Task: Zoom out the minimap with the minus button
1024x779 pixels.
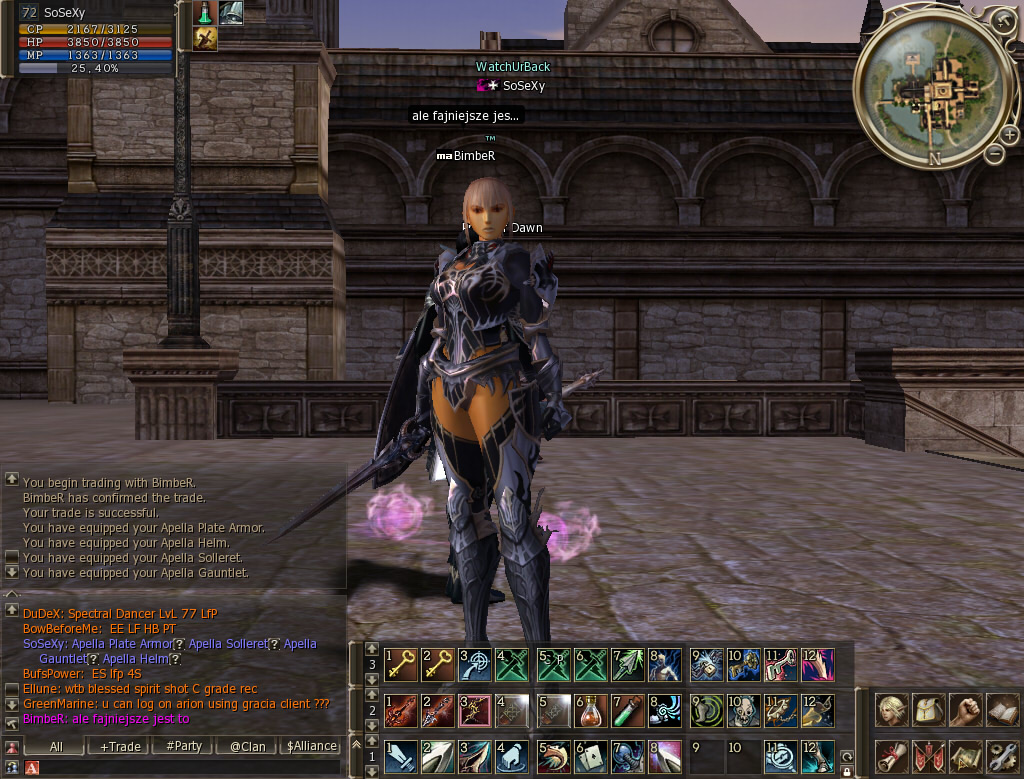Action: (994, 153)
